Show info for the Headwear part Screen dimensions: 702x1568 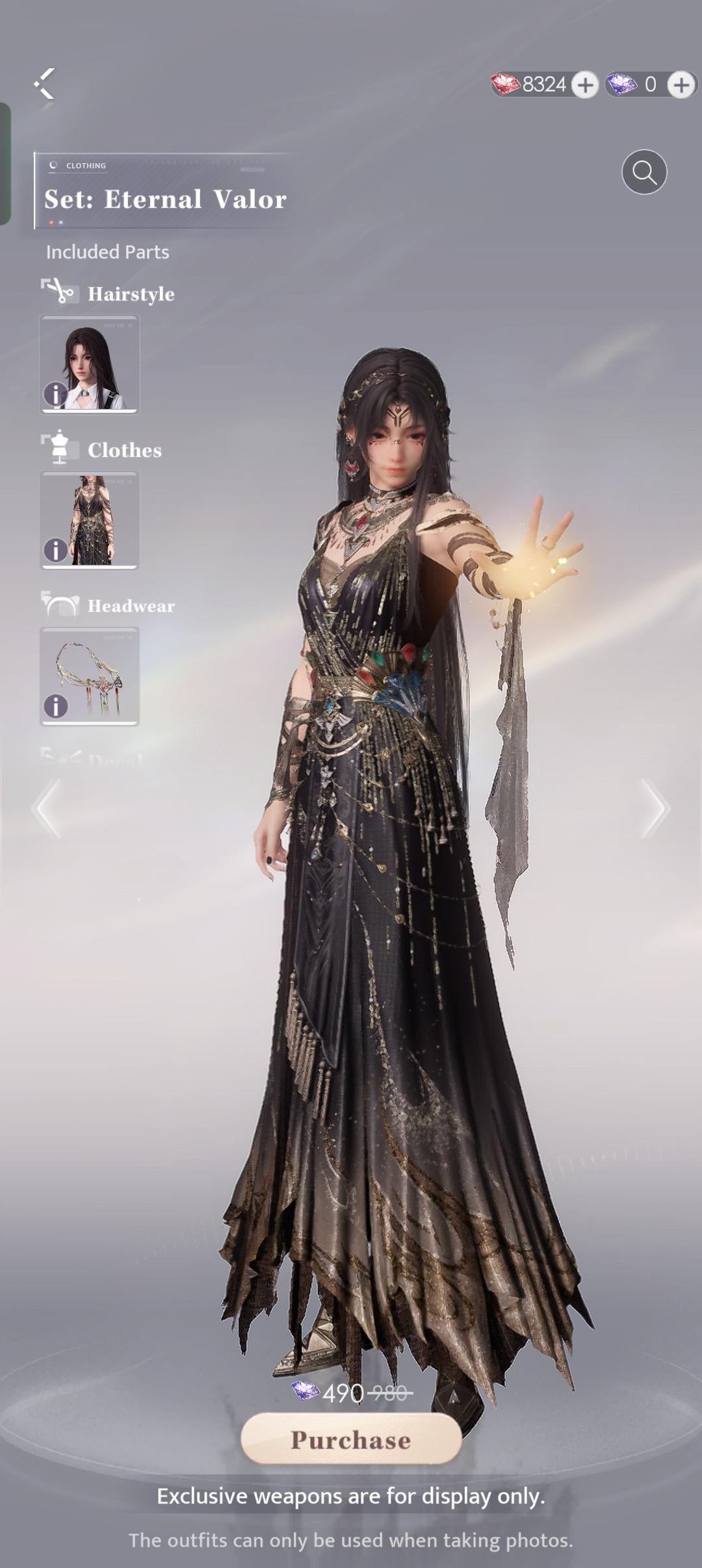(x=55, y=706)
